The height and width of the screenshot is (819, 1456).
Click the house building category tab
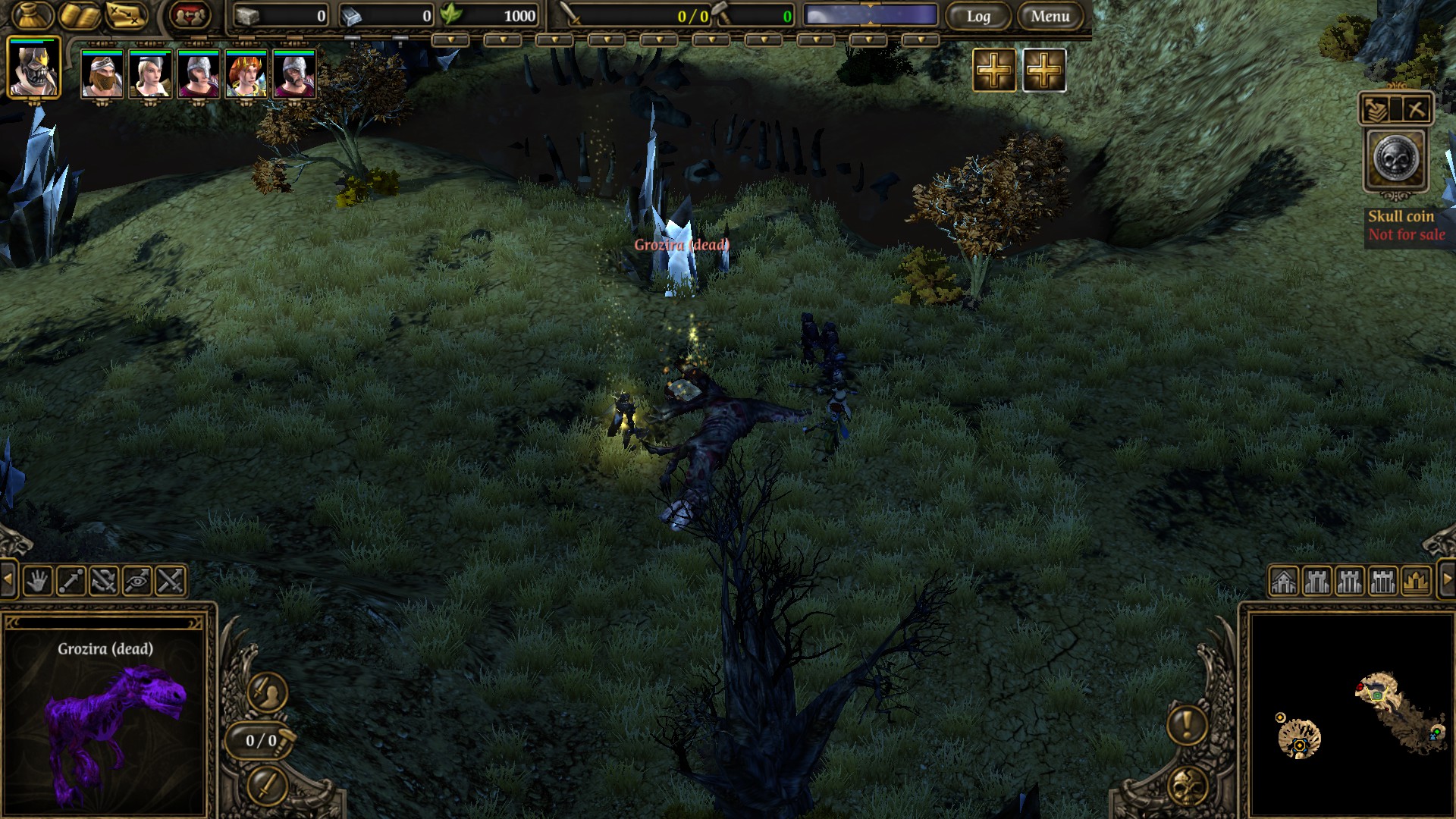(x=1284, y=582)
